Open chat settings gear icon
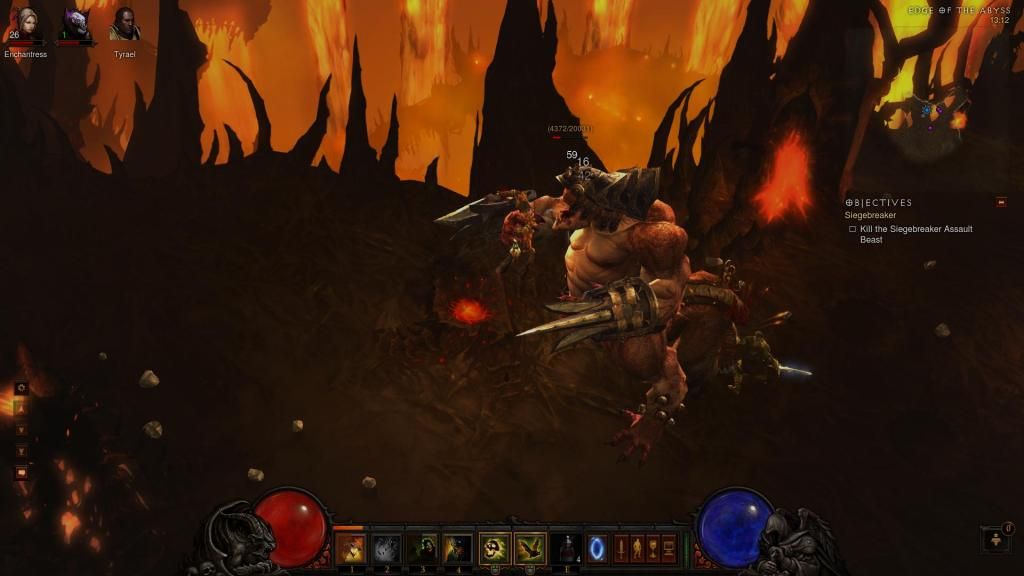The height and width of the screenshot is (576, 1024). [x=21, y=388]
